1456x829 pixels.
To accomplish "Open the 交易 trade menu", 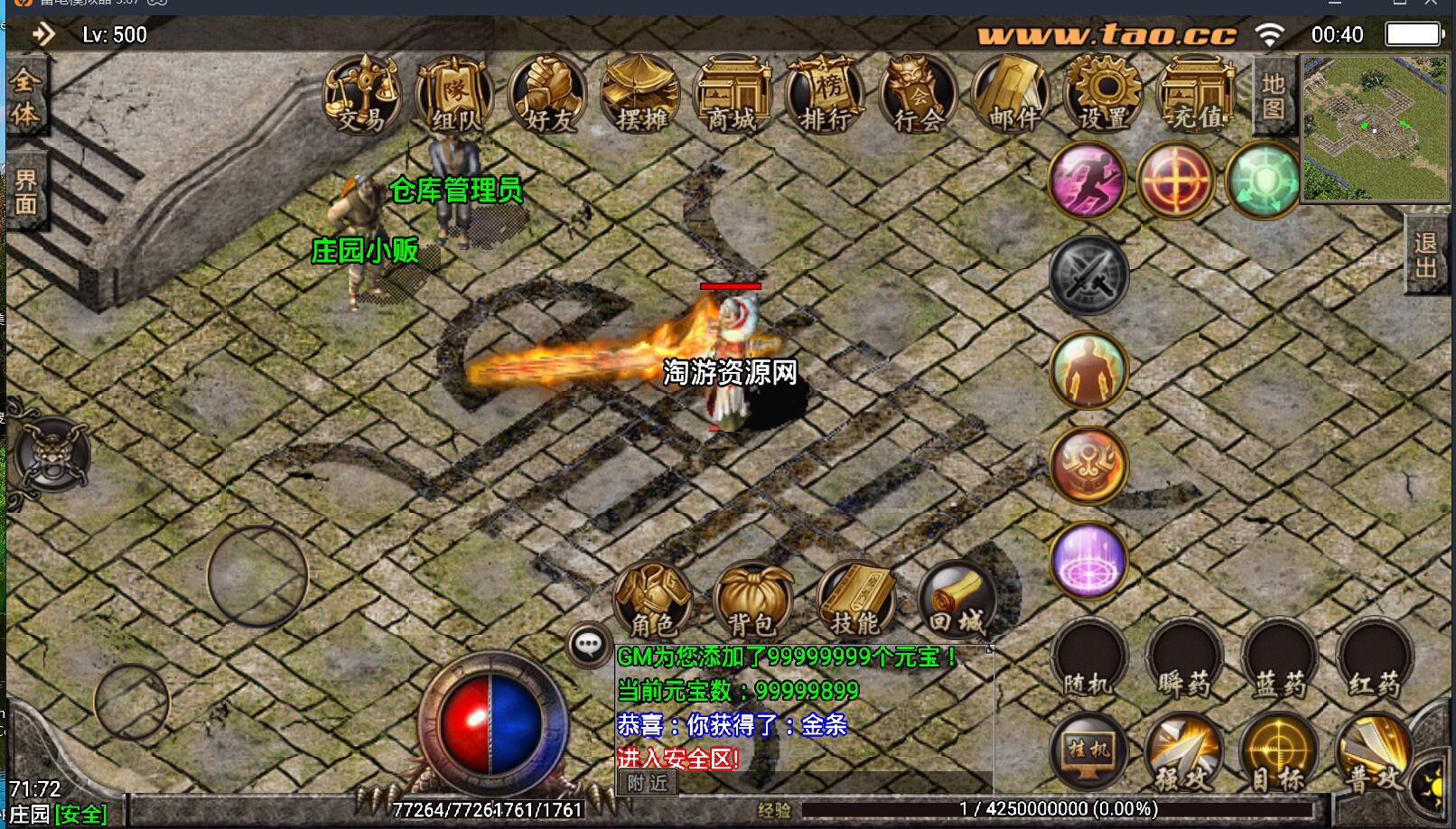I will click(x=362, y=96).
